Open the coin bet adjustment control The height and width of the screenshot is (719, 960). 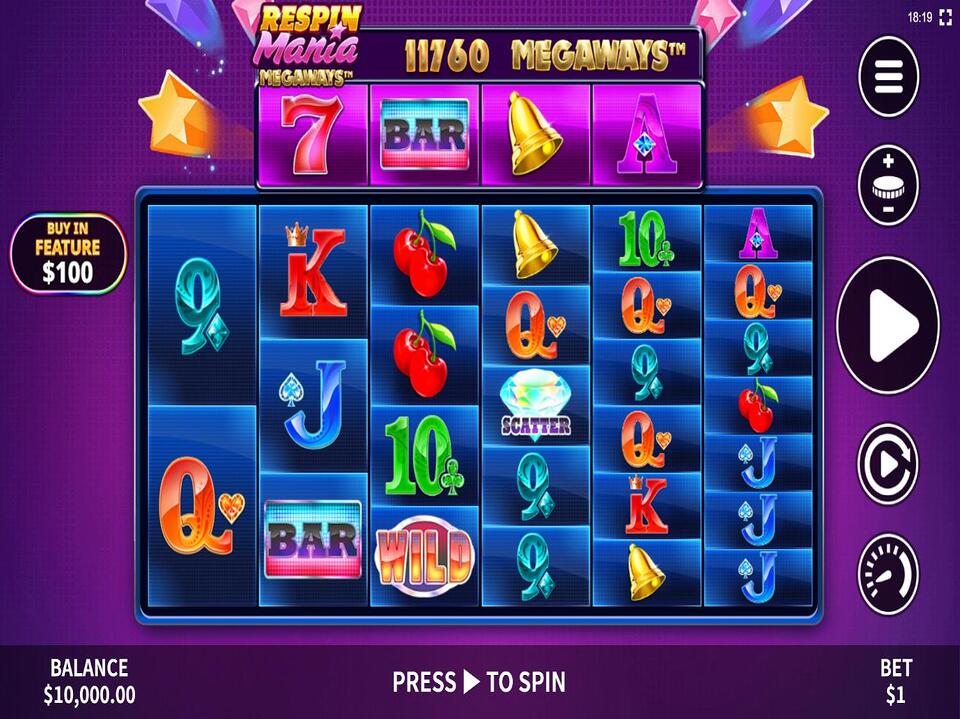click(x=888, y=185)
